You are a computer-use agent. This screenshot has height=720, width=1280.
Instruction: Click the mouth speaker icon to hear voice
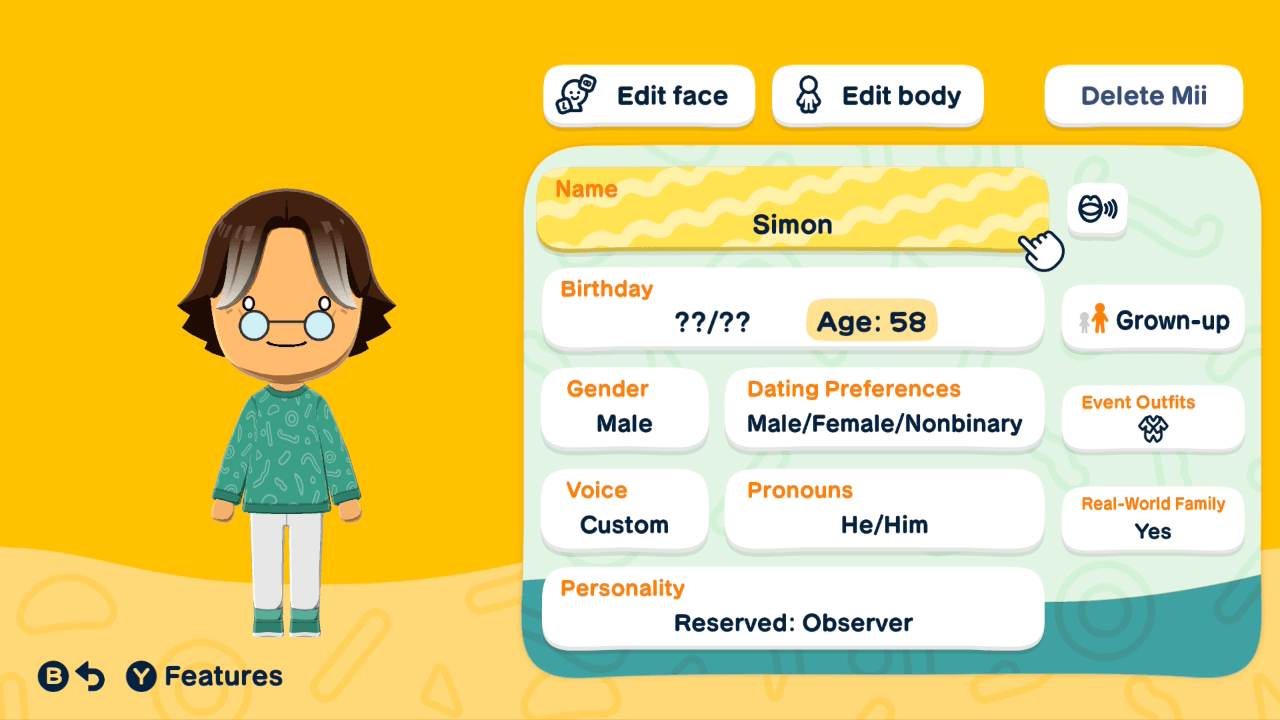coord(1097,210)
